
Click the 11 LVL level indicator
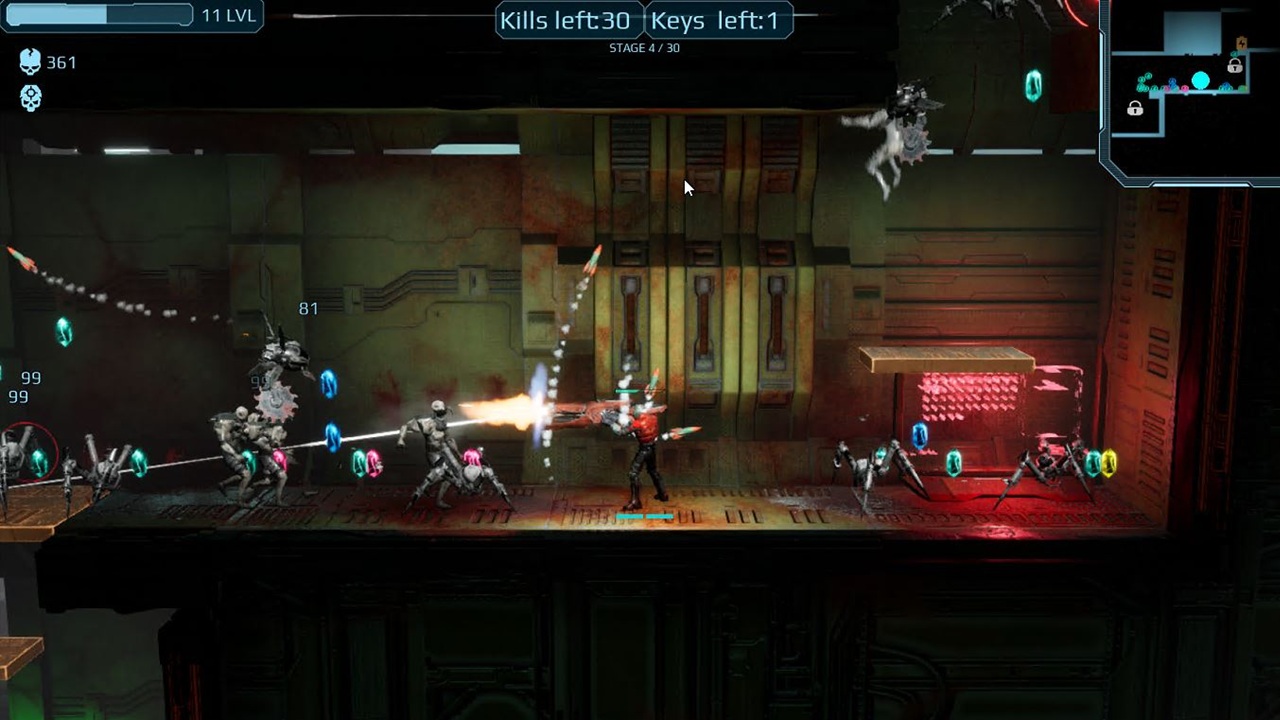pyautogui.click(x=231, y=15)
